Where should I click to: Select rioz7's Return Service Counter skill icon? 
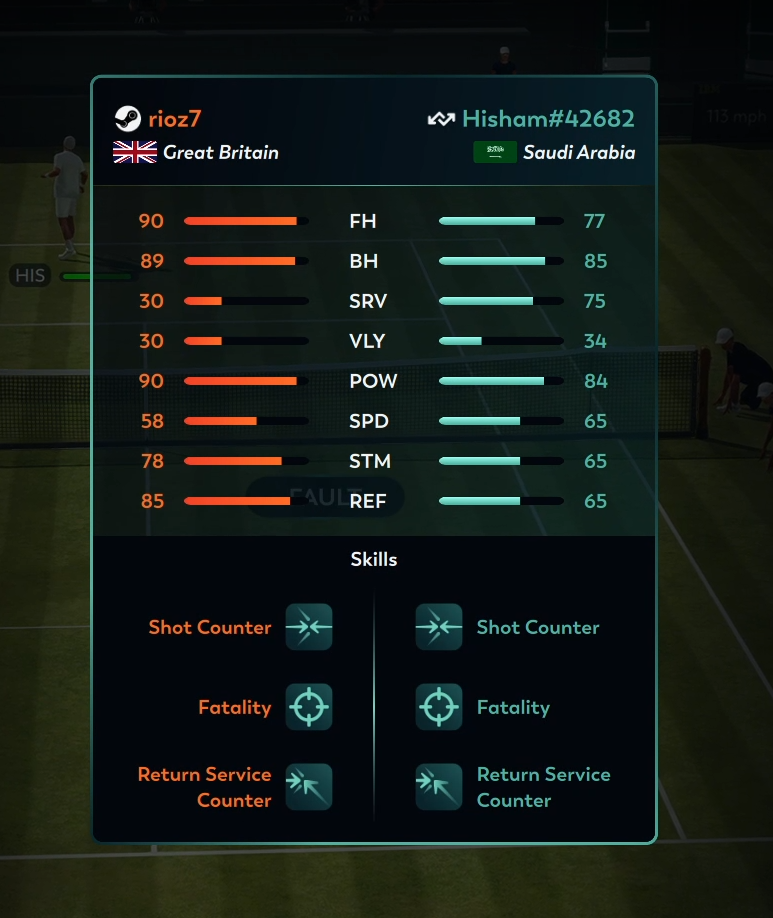(x=308, y=787)
